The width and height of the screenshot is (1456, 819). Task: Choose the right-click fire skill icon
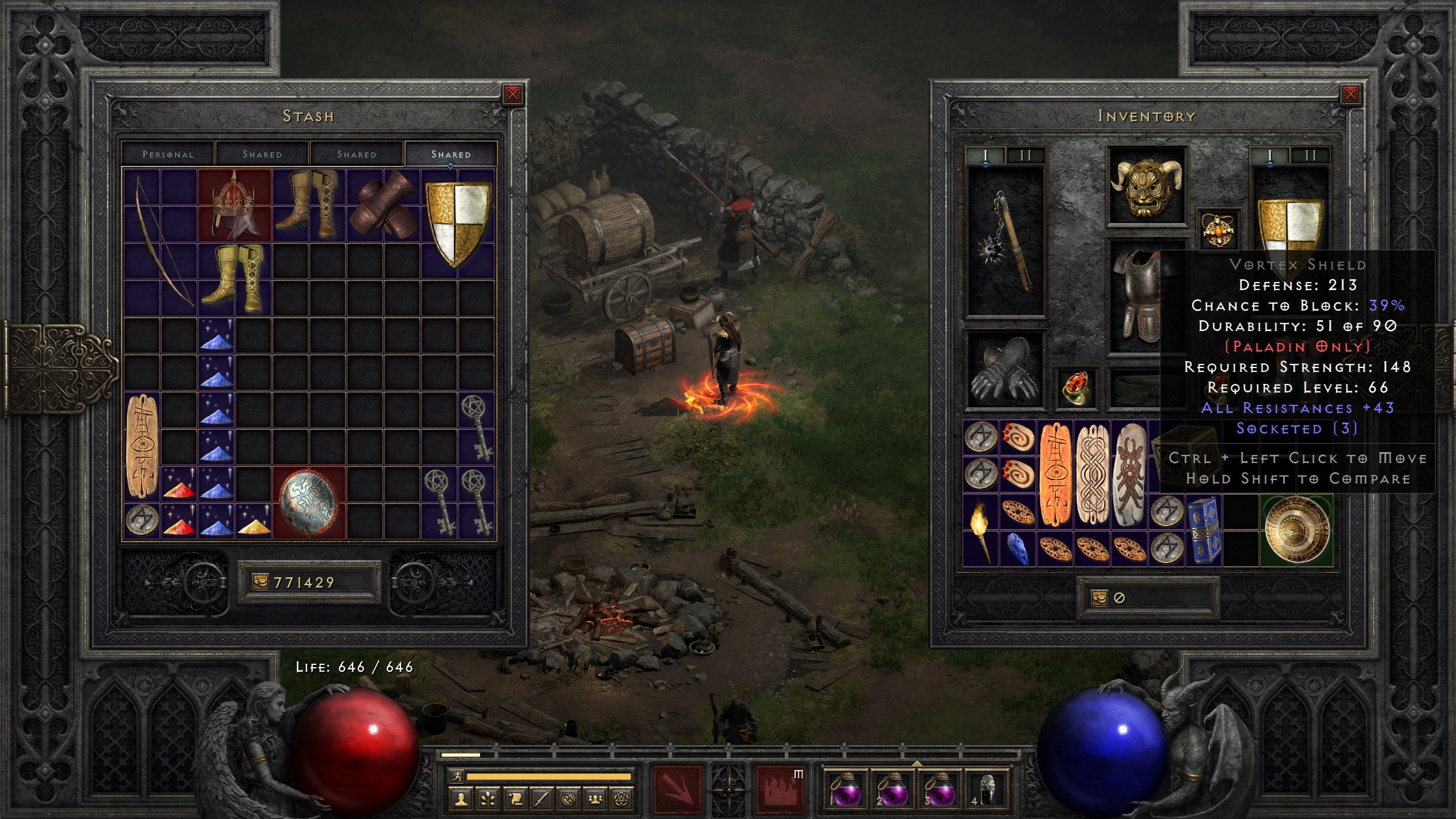tap(781, 789)
